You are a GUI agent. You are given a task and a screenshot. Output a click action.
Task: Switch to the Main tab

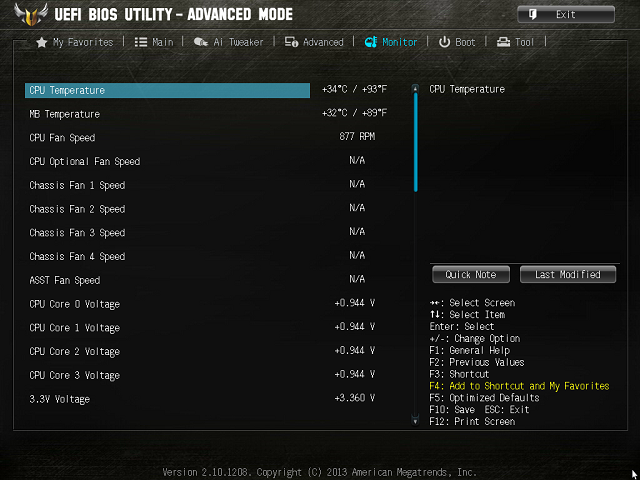pyautogui.click(x=154, y=42)
